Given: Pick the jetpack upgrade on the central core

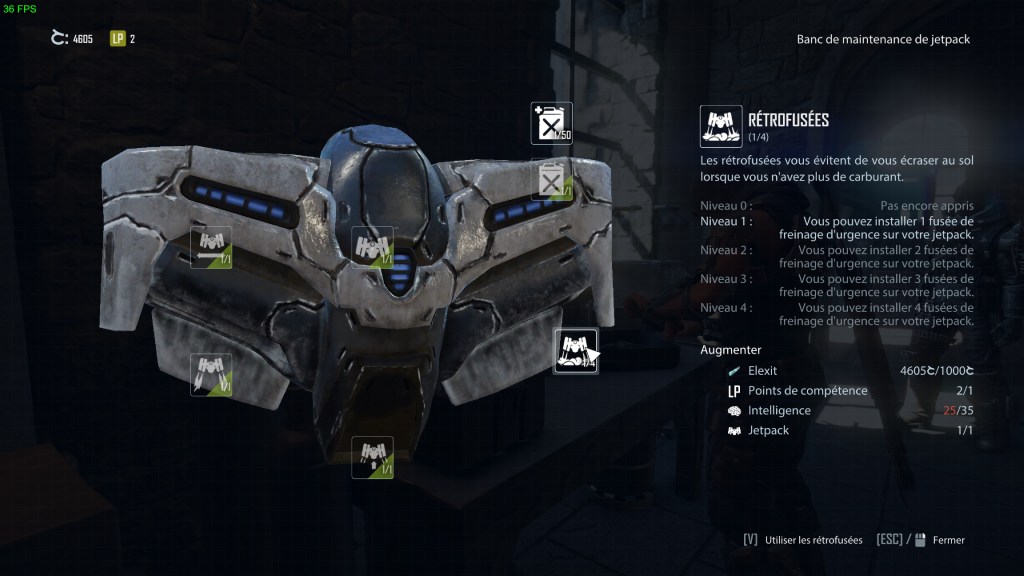Looking at the screenshot, I should (371, 247).
